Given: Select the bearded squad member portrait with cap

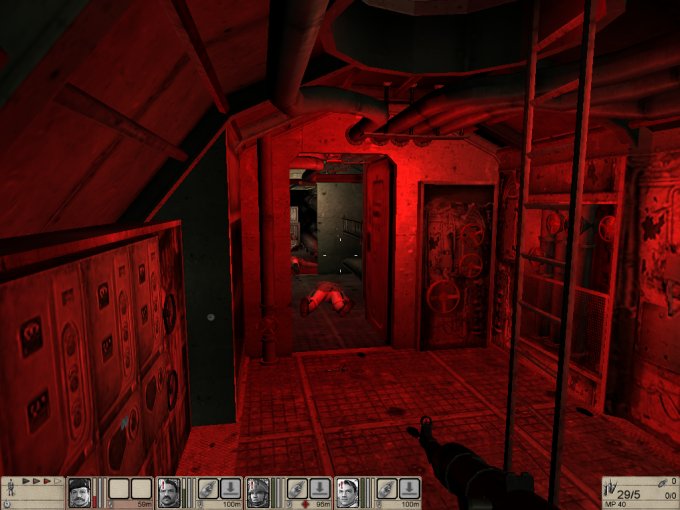Looking at the screenshot, I should (x=79, y=490).
